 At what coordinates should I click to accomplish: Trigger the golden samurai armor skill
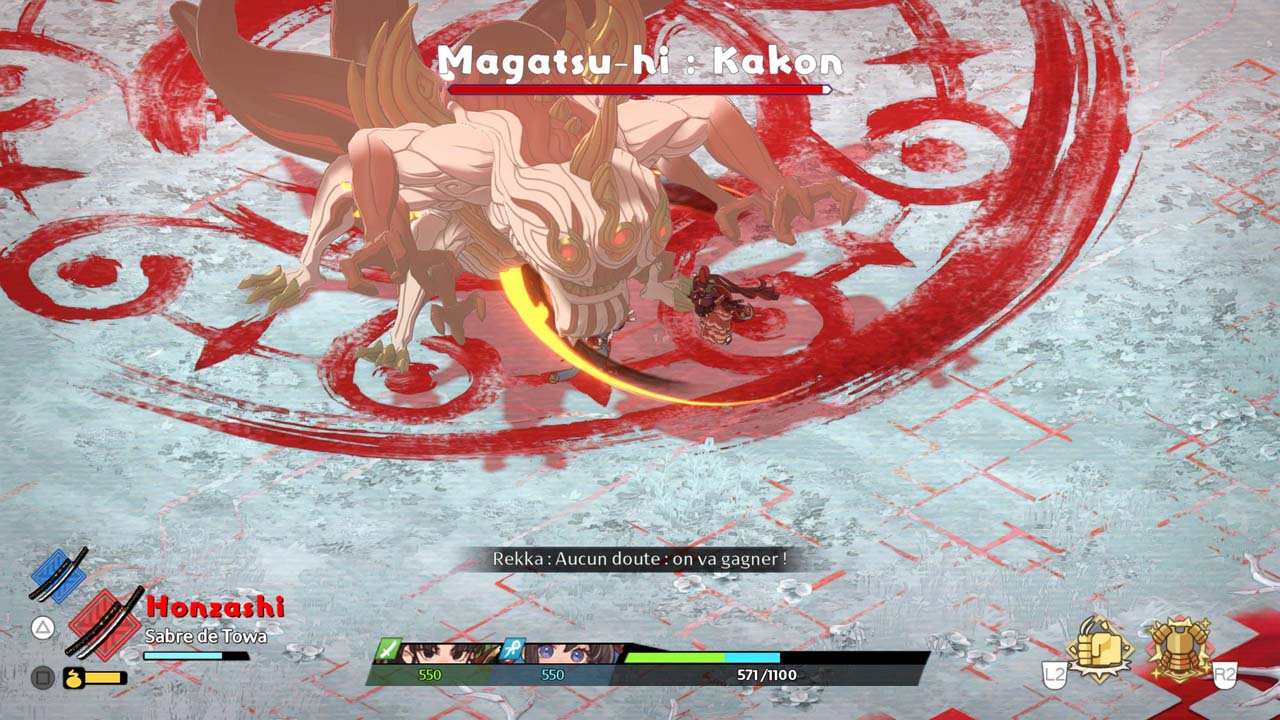[1179, 650]
